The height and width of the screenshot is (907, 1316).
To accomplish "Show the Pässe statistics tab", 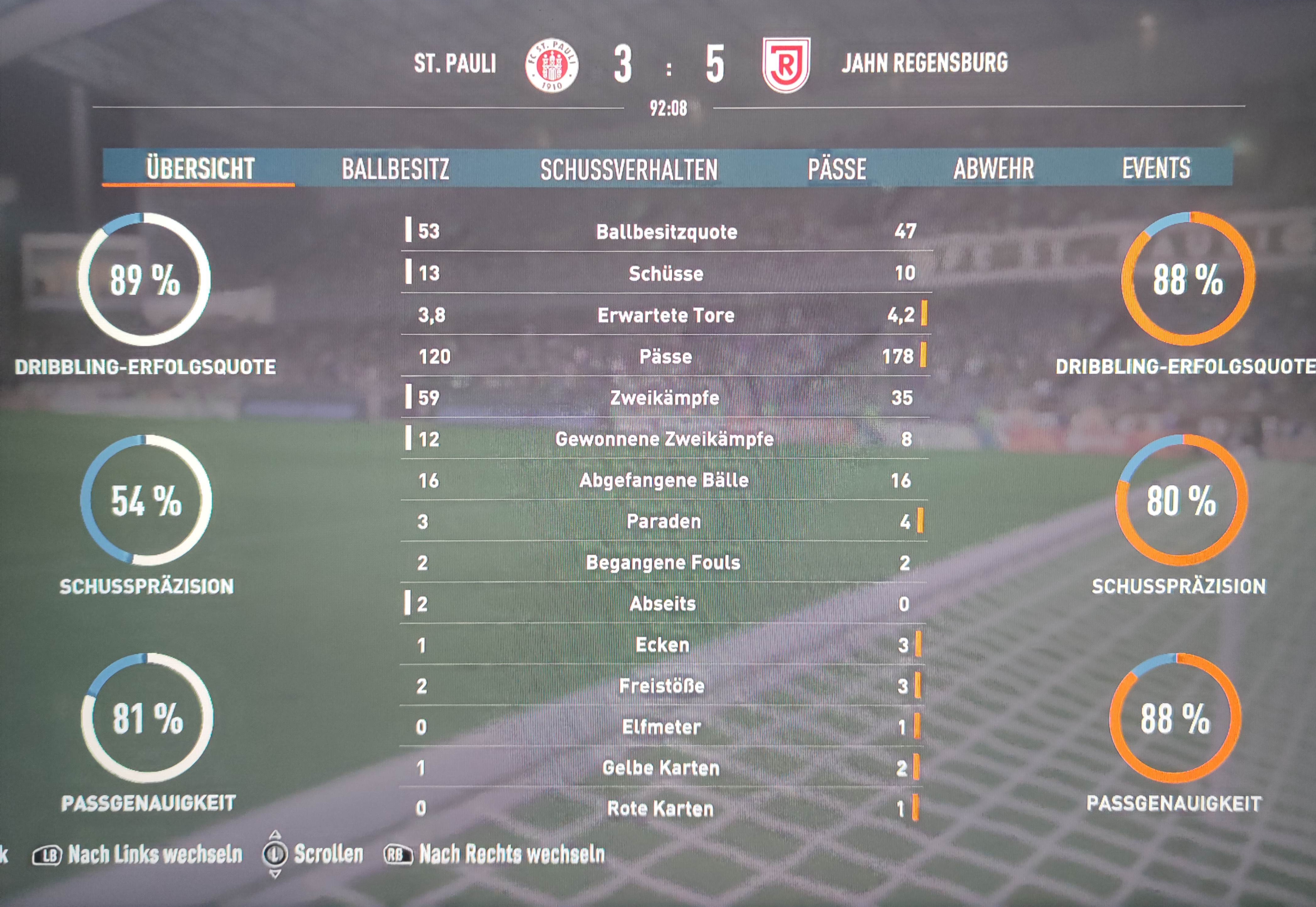I will [x=837, y=169].
